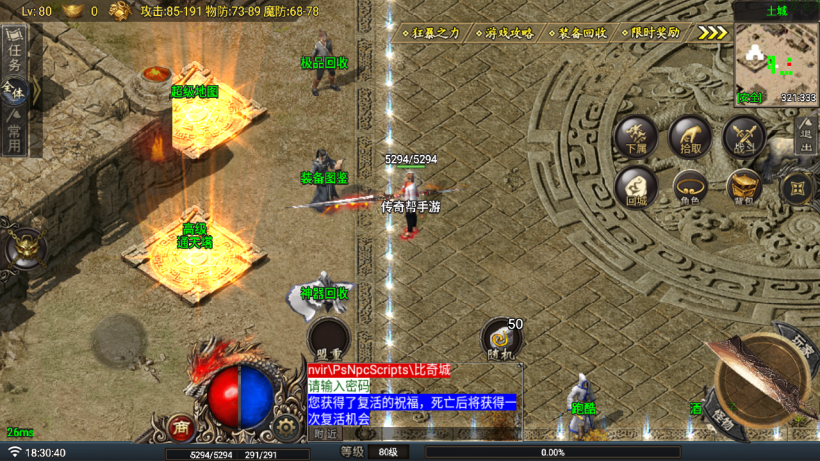Open the 背包 backpack chest
The width and height of the screenshot is (820, 461).
(x=744, y=187)
